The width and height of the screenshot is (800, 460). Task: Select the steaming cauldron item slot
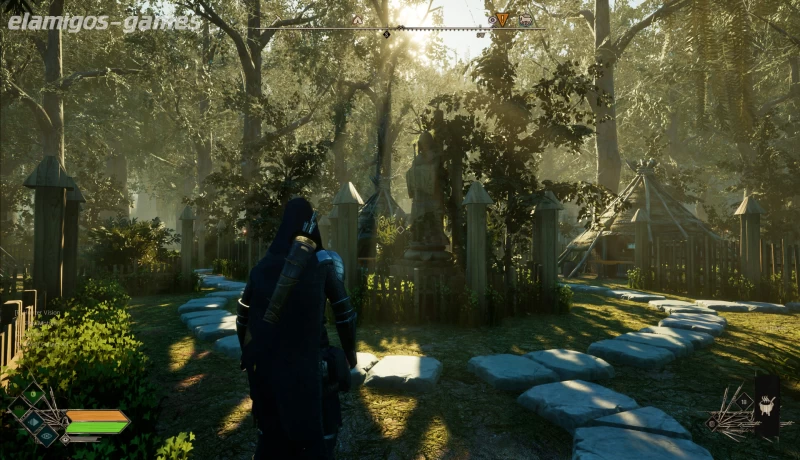pyautogui.click(x=767, y=405)
